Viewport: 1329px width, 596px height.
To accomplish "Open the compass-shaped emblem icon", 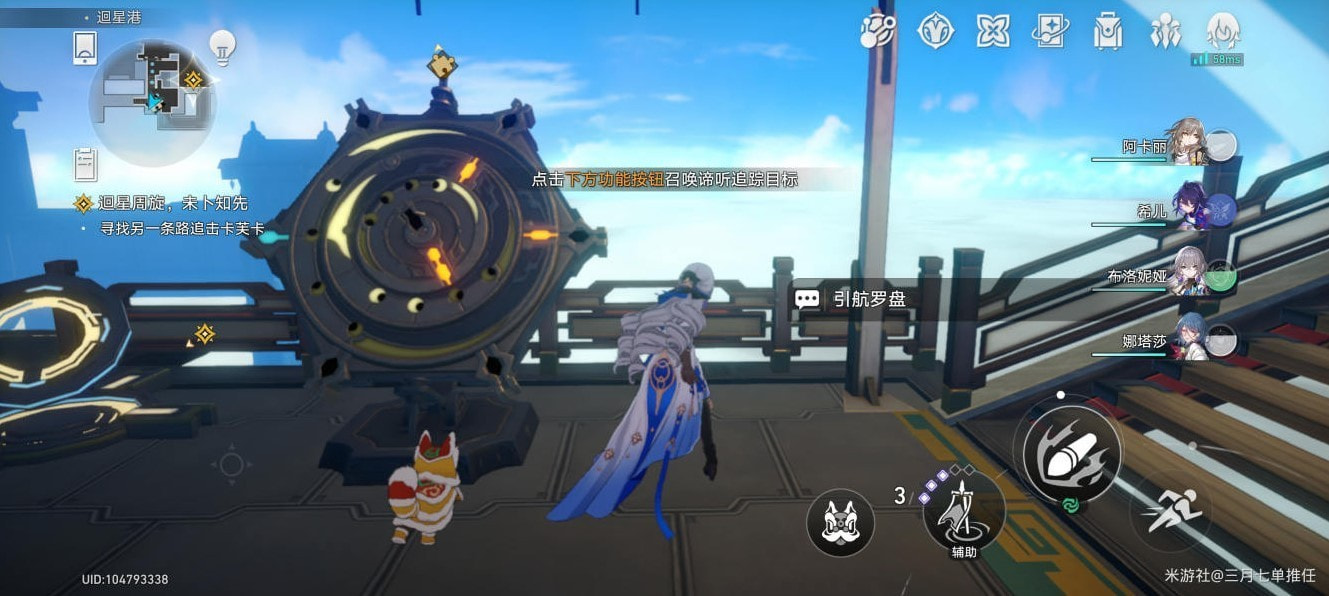I will click(935, 31).
